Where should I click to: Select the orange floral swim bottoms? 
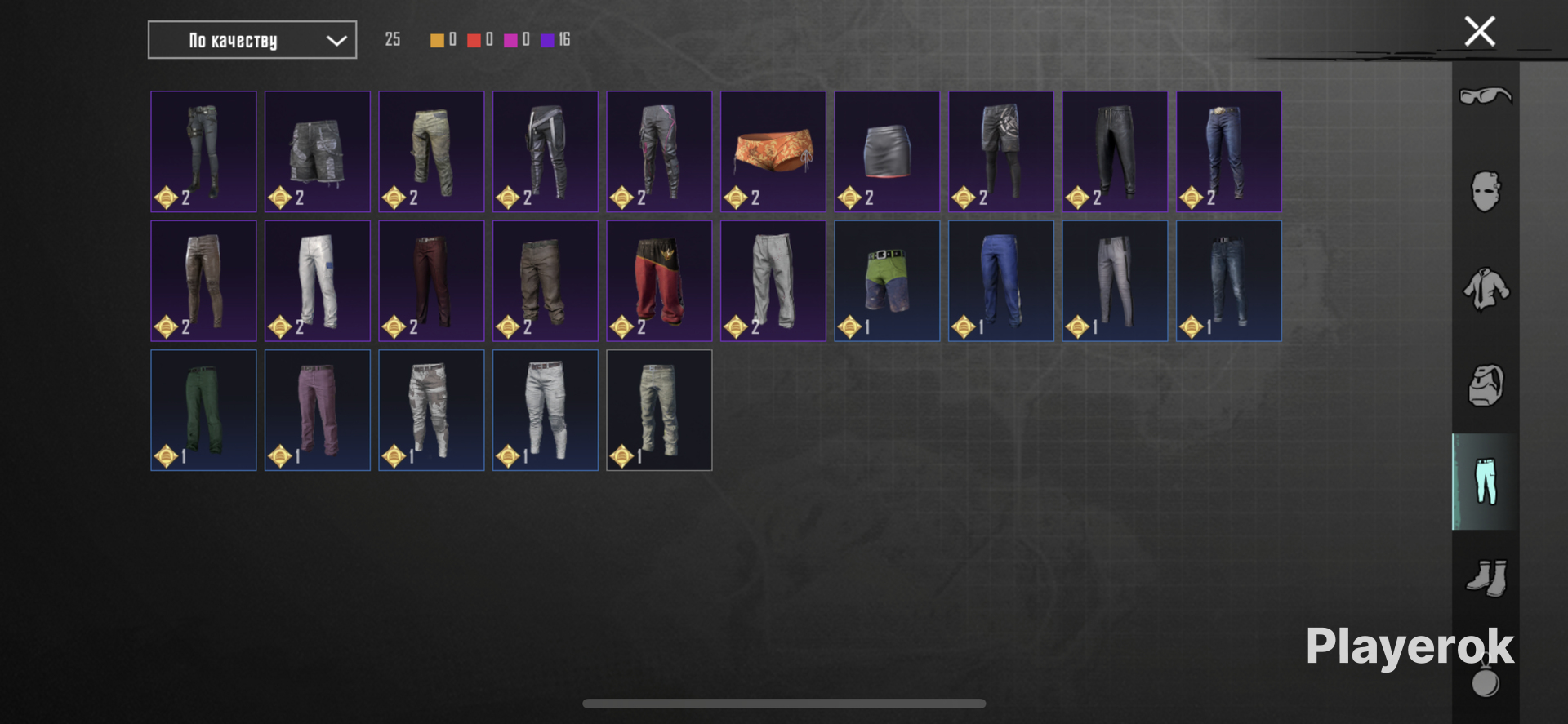click(x=773, y=152)
